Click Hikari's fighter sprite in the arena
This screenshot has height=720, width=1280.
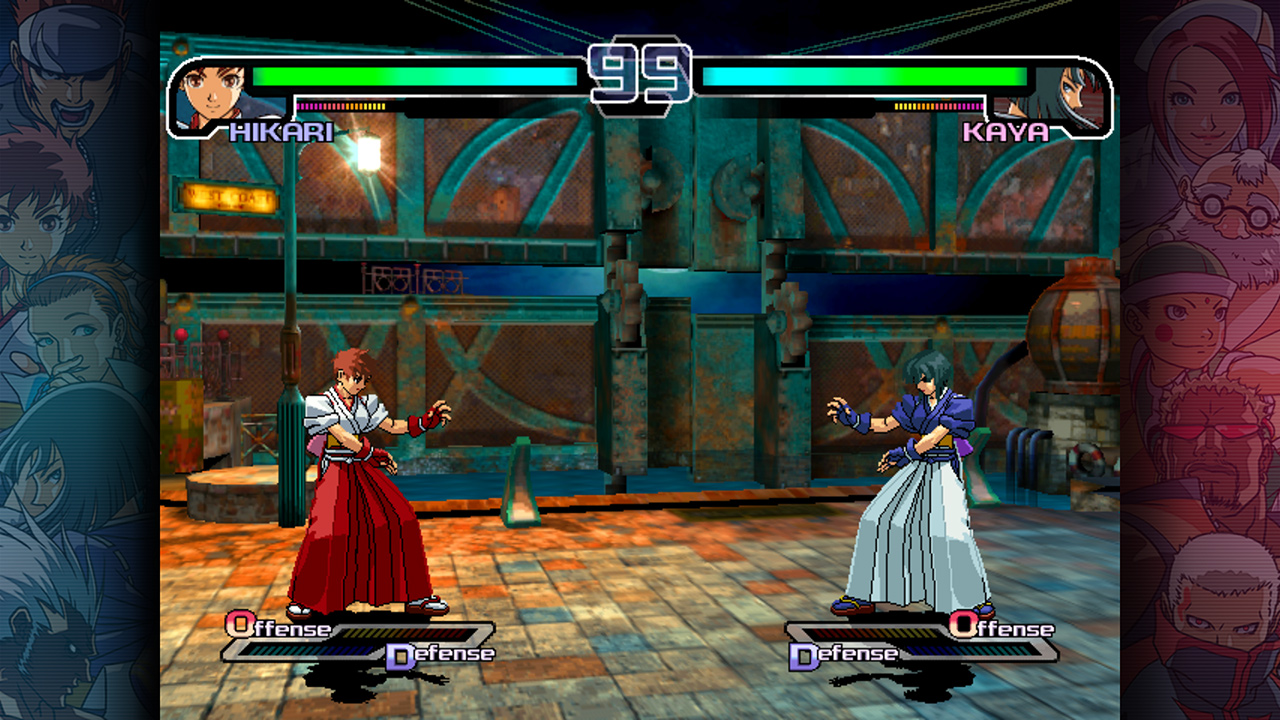tap(355, 480)
